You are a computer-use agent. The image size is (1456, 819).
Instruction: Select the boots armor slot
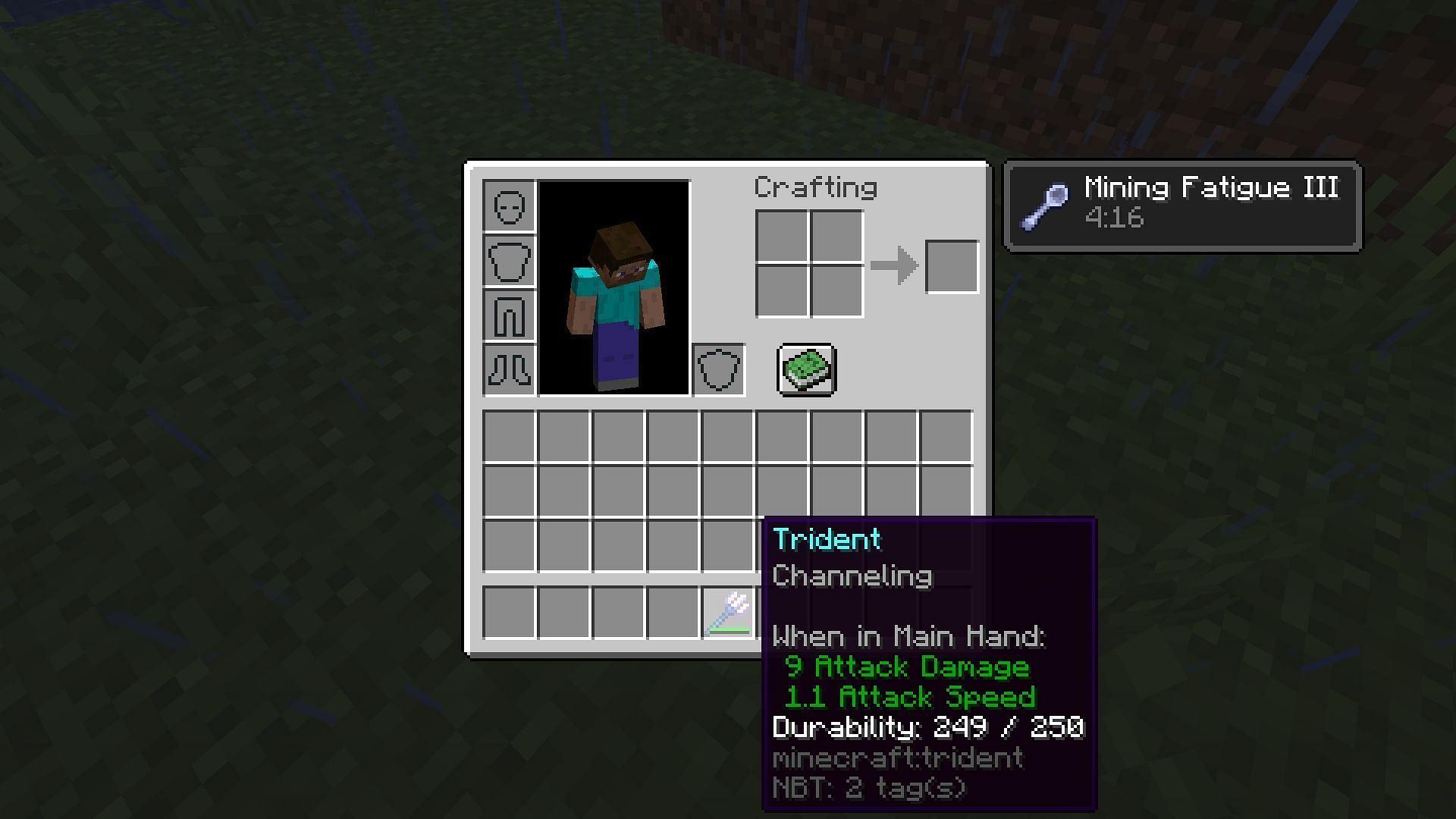click(508, 371)
